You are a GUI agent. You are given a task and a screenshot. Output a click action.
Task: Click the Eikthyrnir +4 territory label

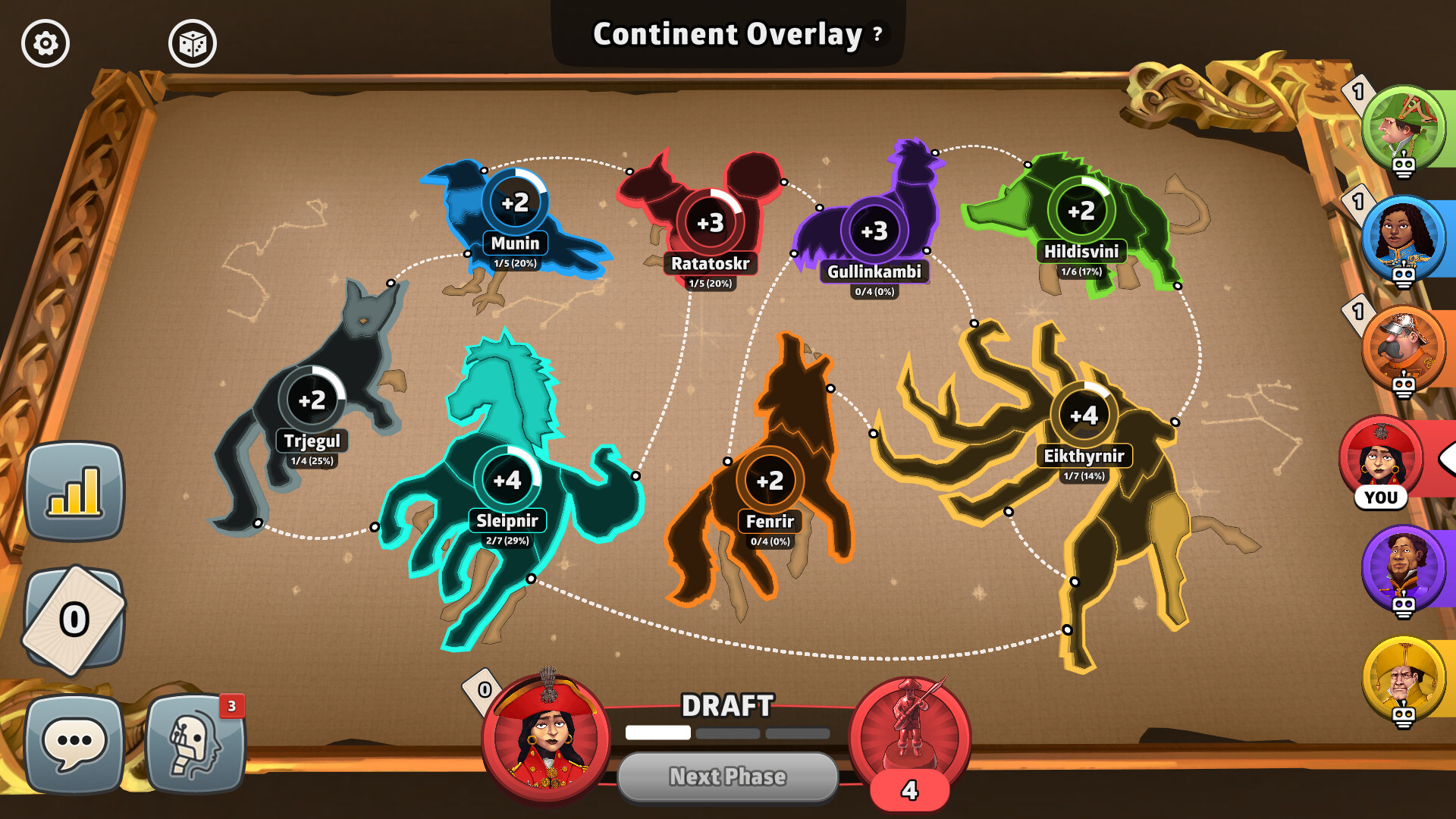point(1086,456)
